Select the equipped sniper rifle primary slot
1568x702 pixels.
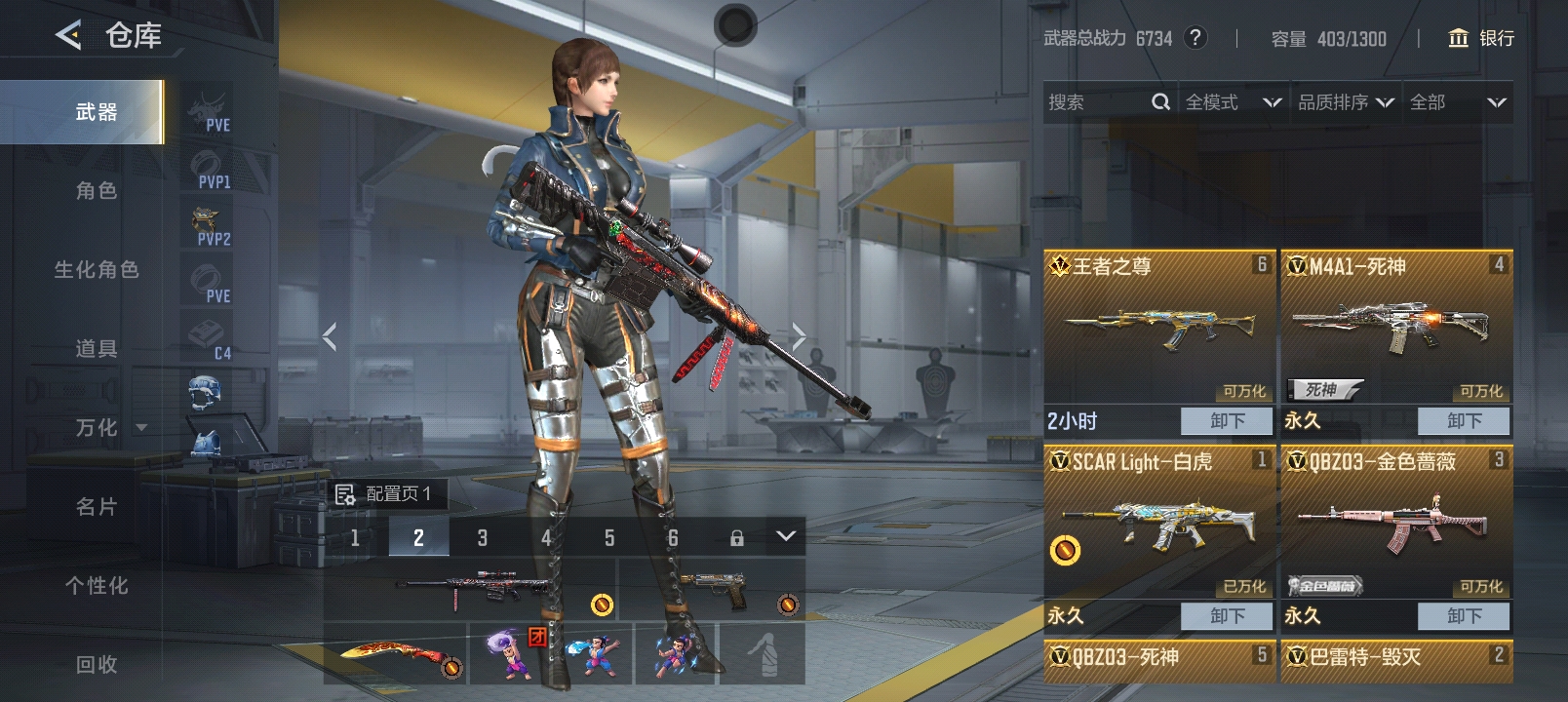coord(470,589)
